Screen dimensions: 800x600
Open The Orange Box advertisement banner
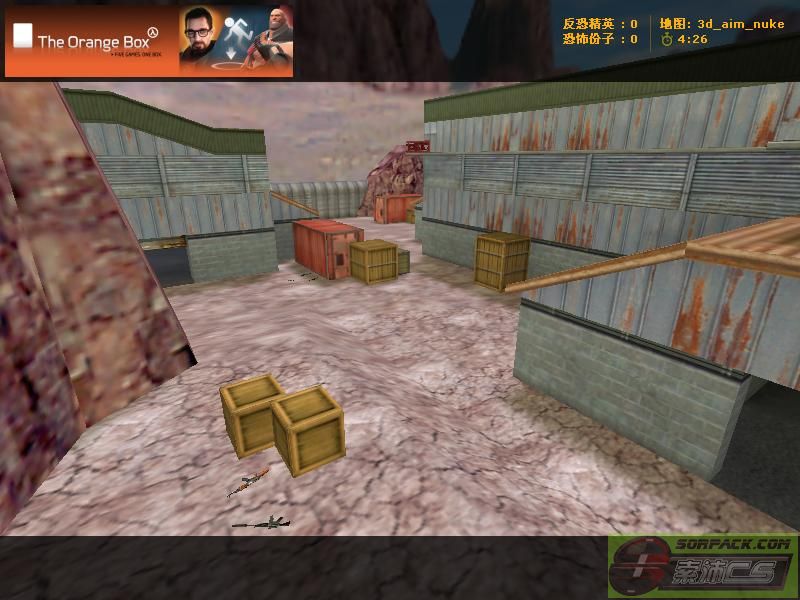coord(149,41)
